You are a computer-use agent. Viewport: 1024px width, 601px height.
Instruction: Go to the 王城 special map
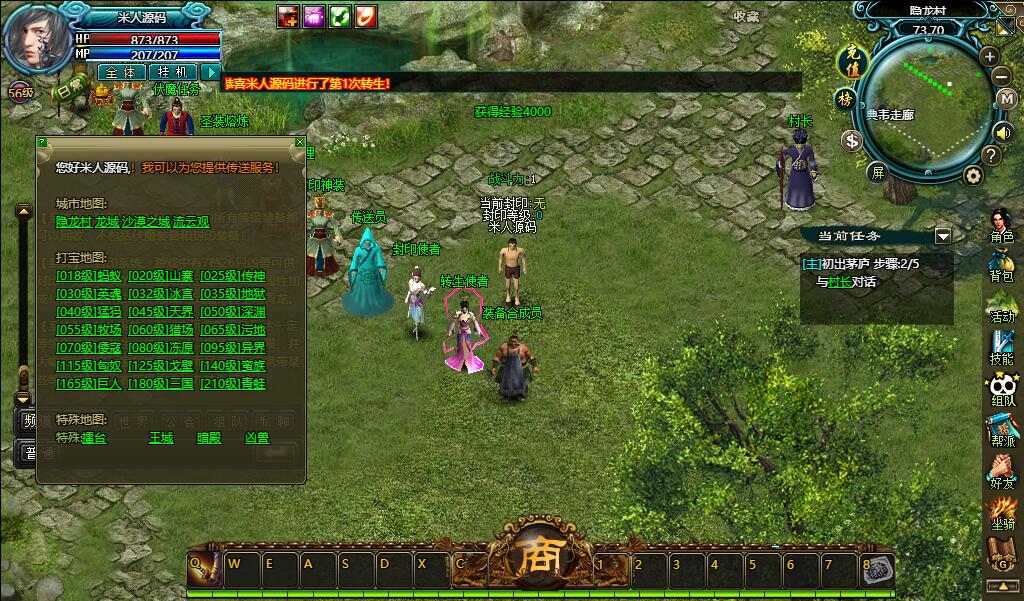[161, 437]
